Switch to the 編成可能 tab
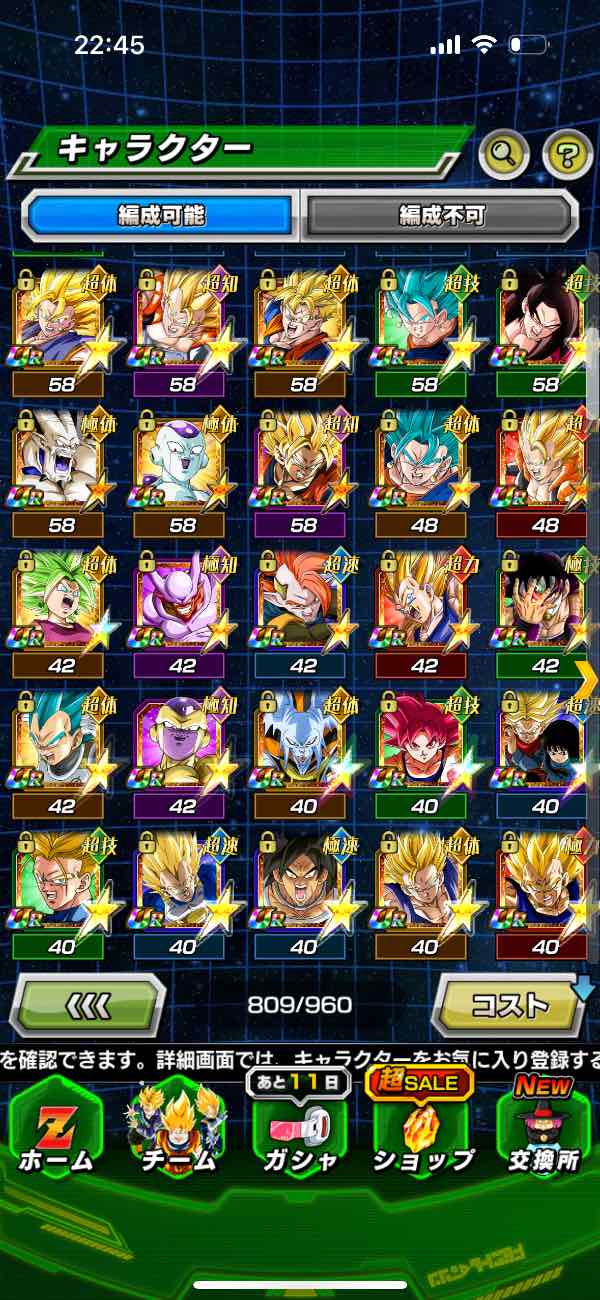 (161, 215)
